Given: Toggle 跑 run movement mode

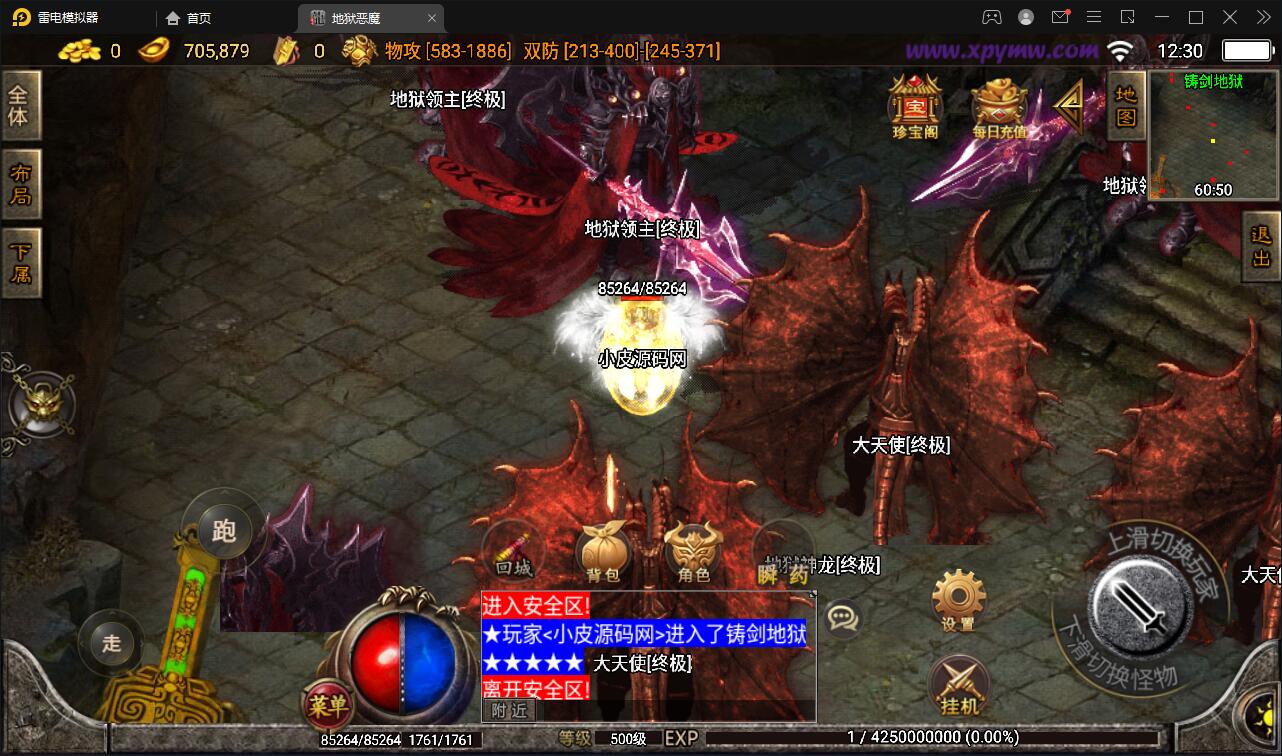Looking at the screenshot, I should pos(223,530).
